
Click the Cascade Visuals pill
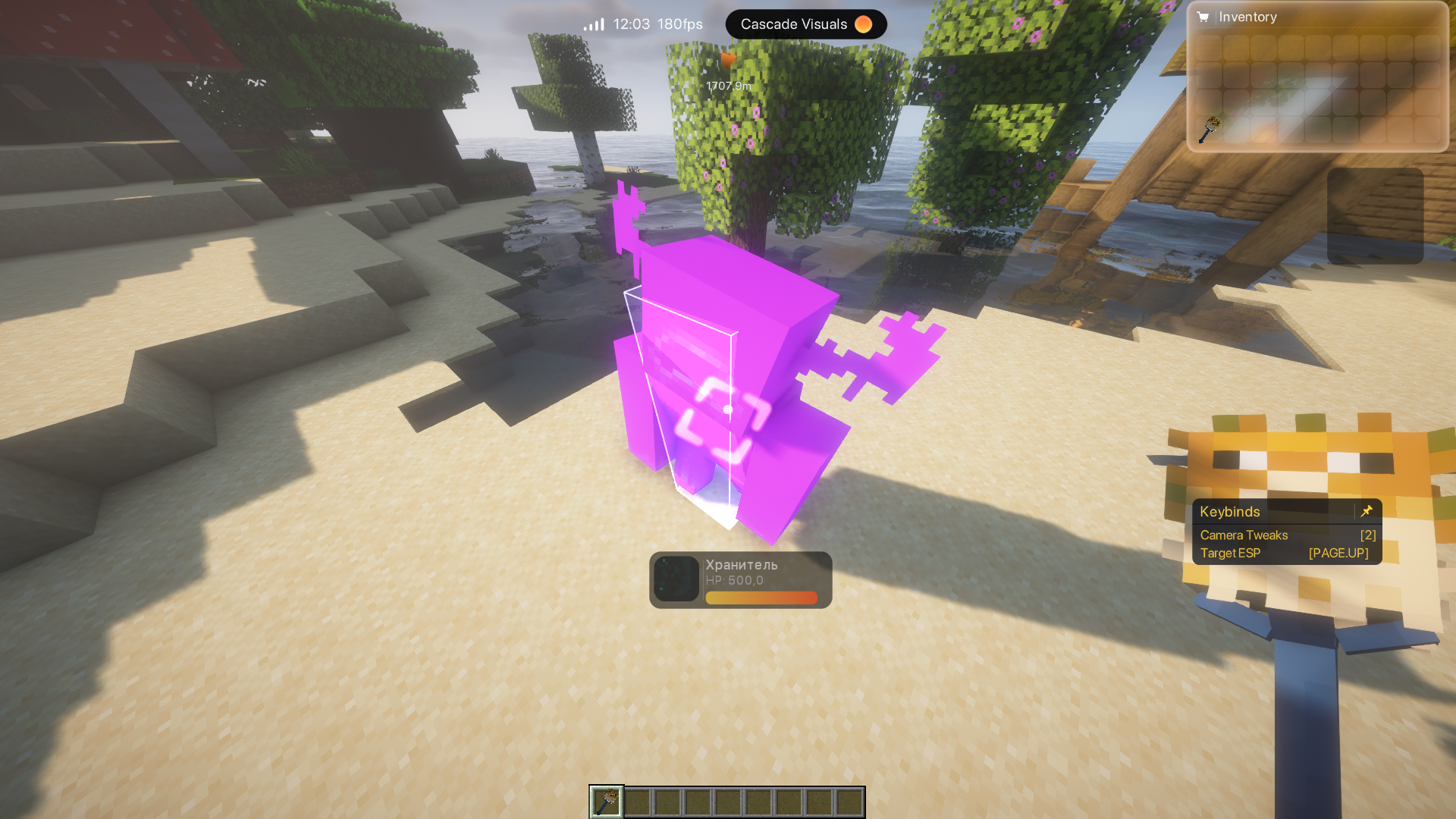[805, 24]
